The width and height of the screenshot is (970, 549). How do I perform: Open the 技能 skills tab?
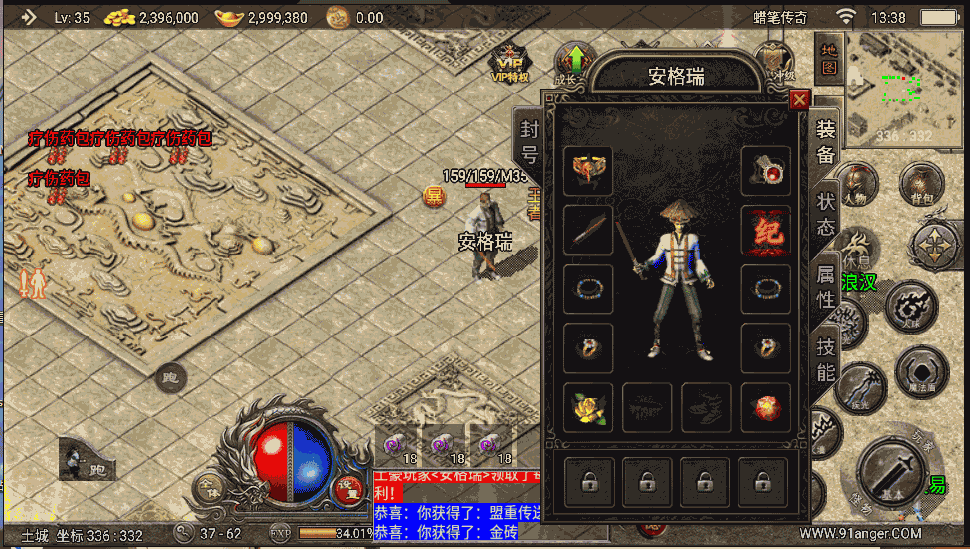pyautogui.click(x=826, y=358)
